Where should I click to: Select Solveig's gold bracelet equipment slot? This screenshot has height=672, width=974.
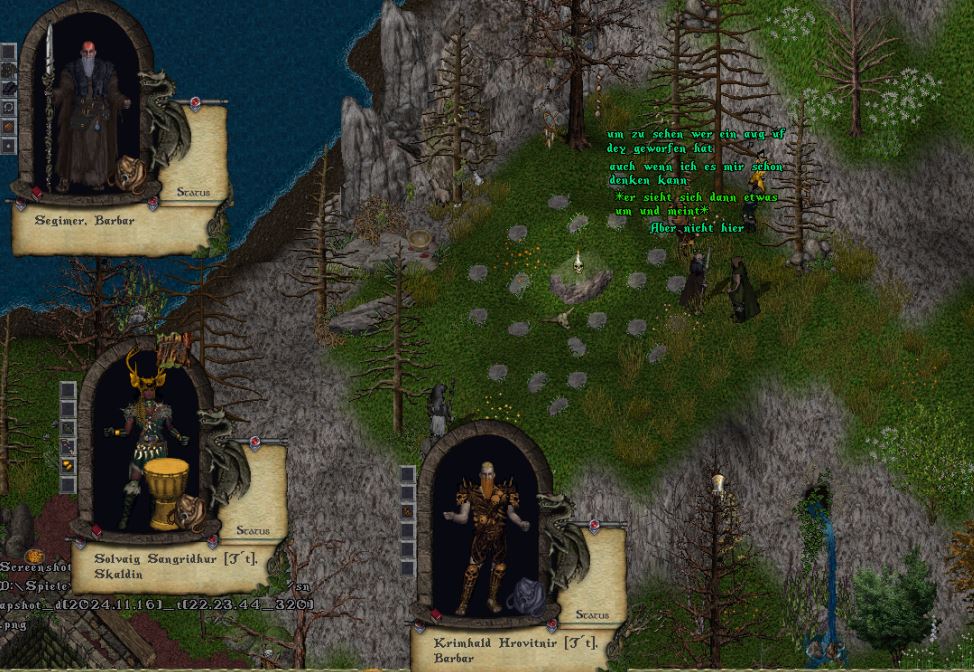click(x=68, y=465)
